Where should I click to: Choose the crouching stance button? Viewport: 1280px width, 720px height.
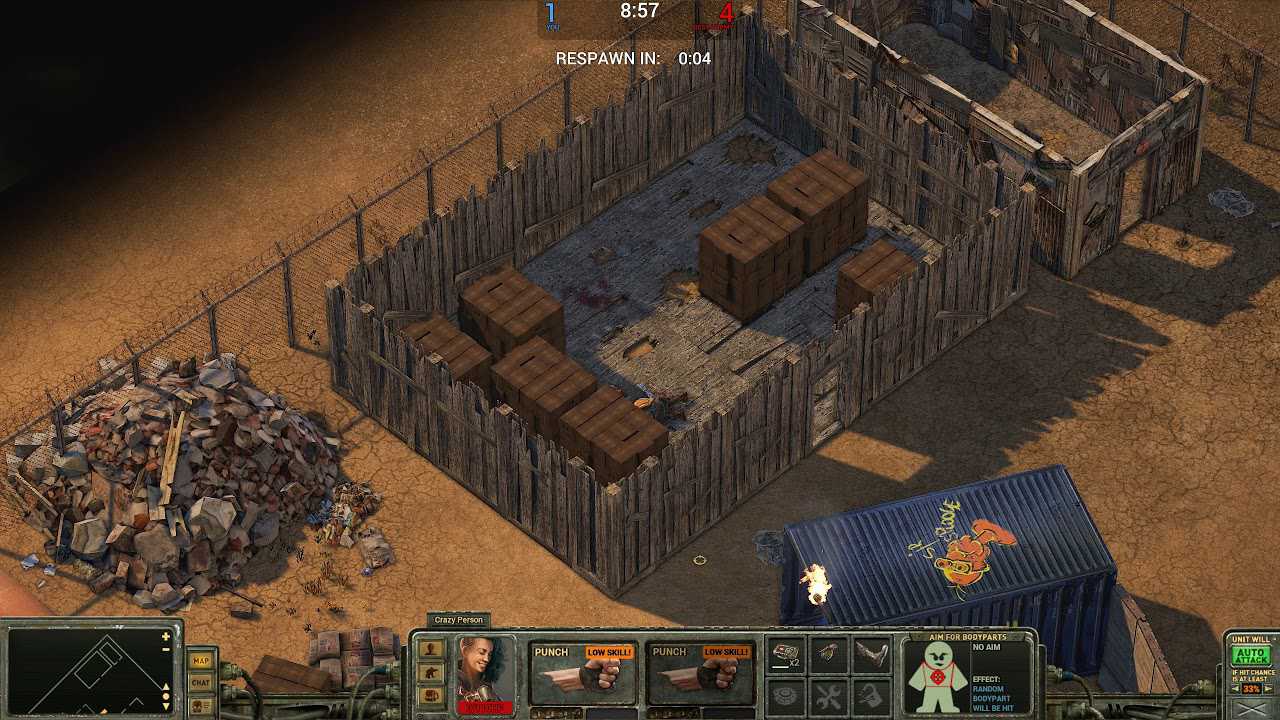pyautogui.click(x=432, y=671)
